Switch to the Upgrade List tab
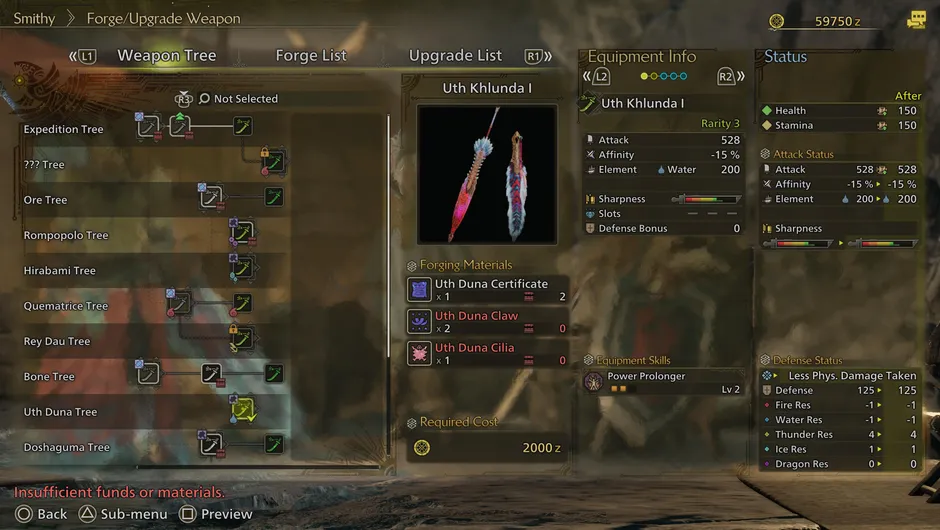Viewport: 940px width, 530px height. coord(455,56)
